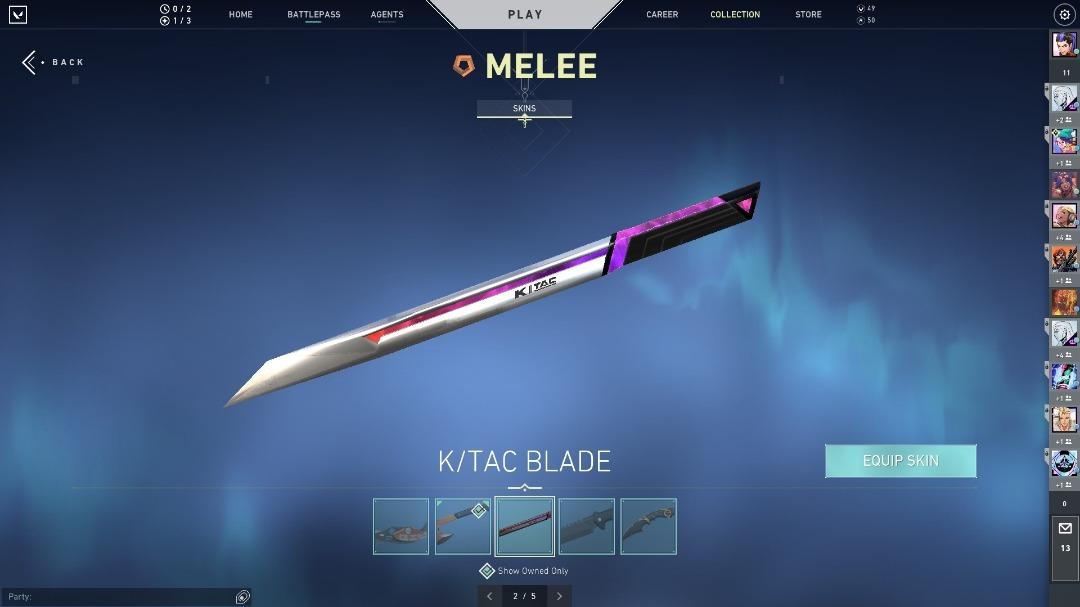Open the mail inbox icon
The width and height of the screenshot is (1080, 607).
tap(1064, 529)
